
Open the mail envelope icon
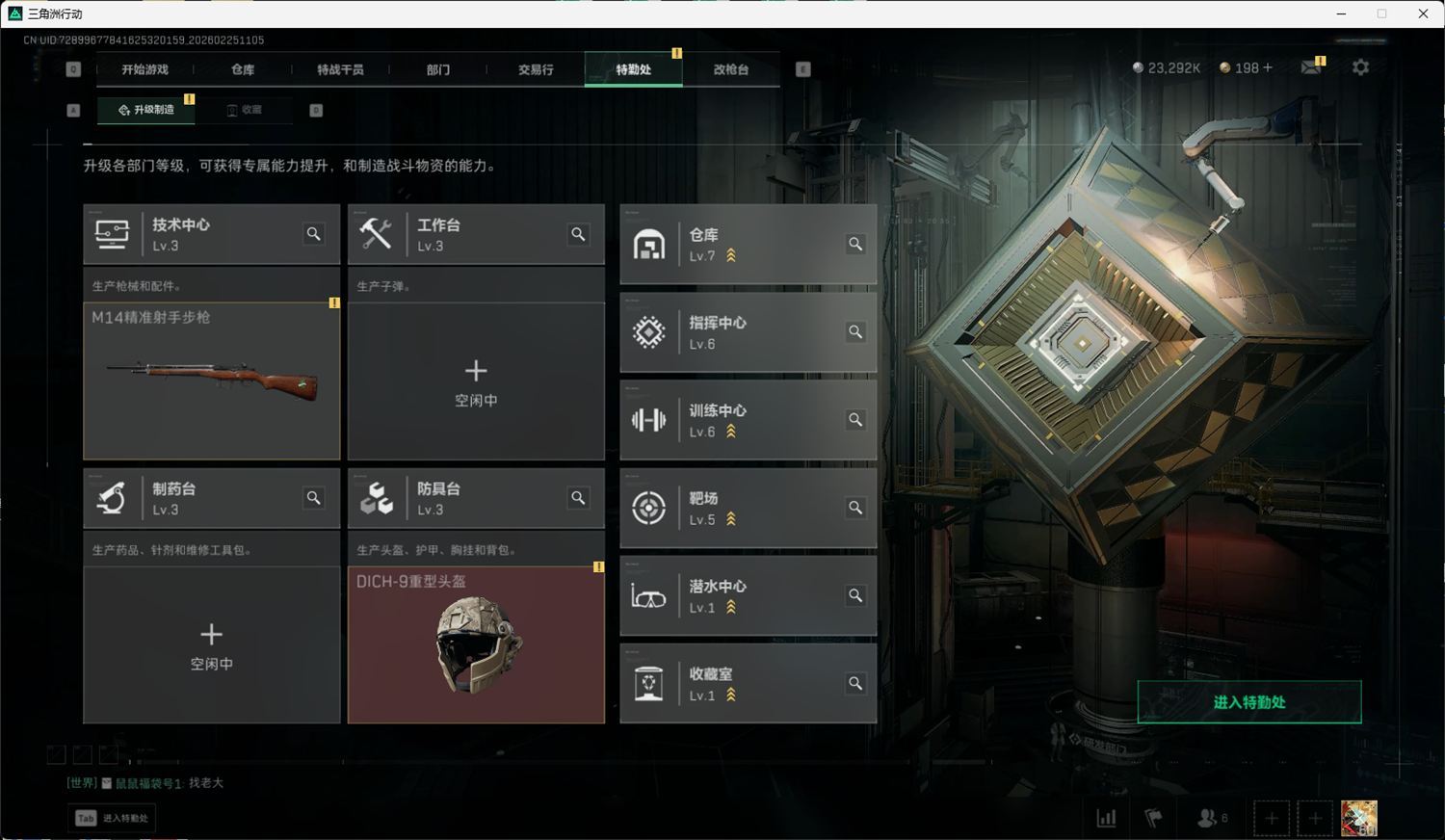1310,67
